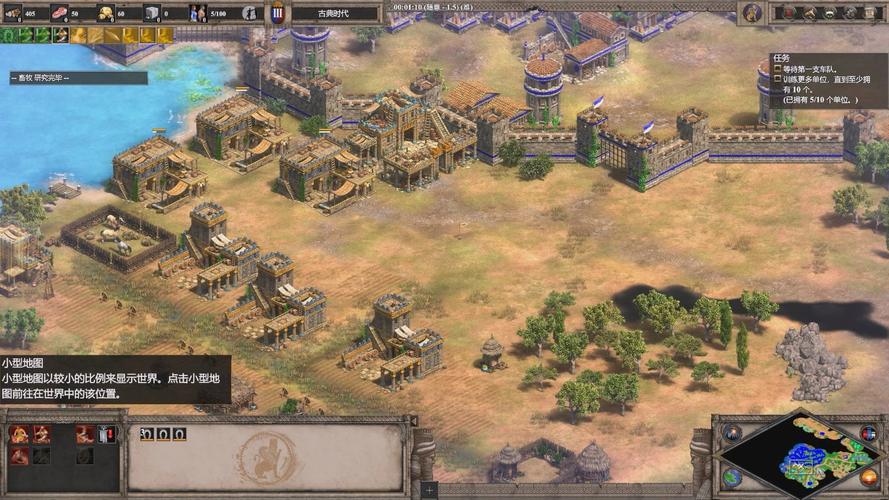
Task: Click the green globe button beside the minimap
Action: [x=731, y=477]
